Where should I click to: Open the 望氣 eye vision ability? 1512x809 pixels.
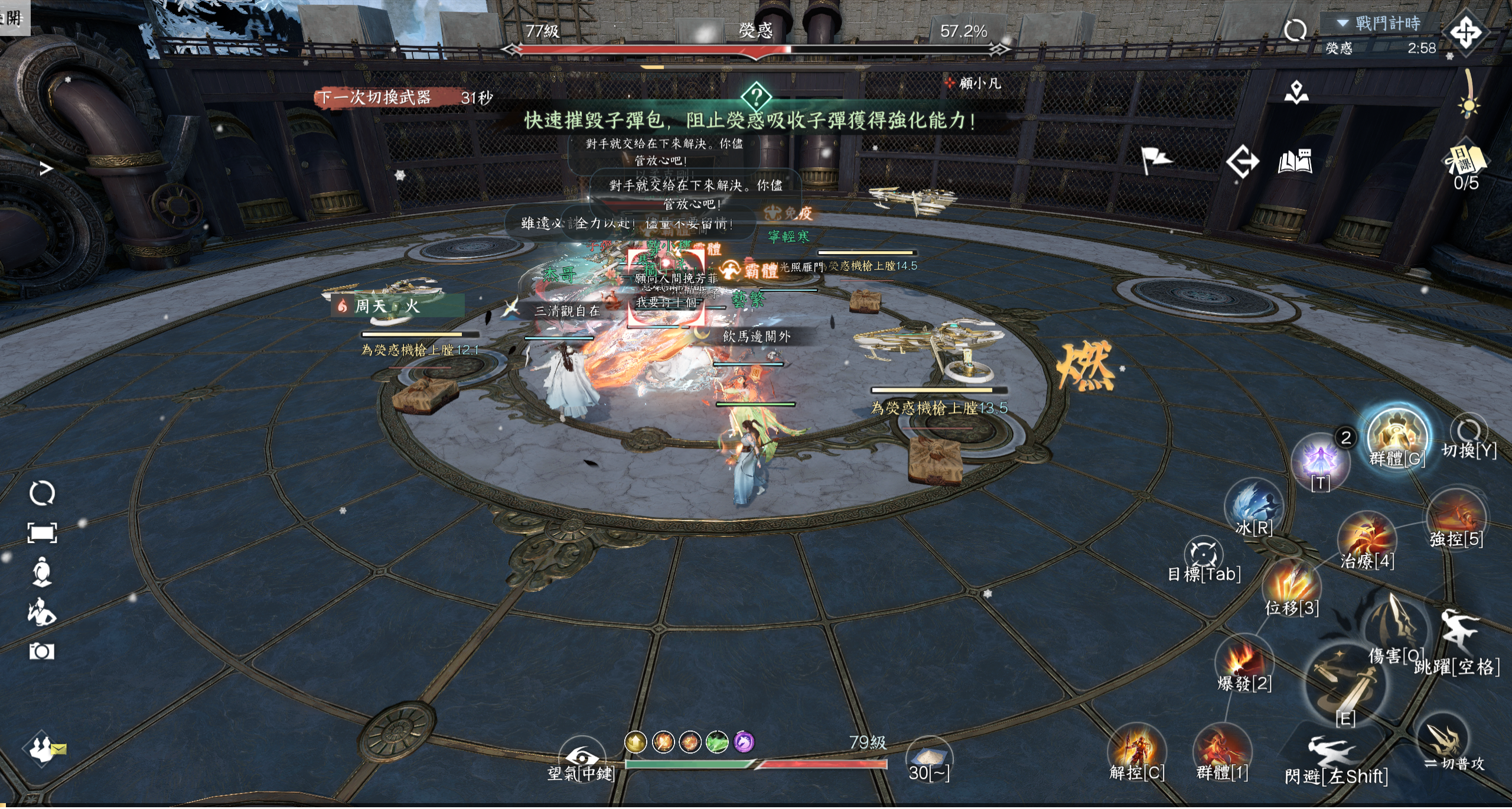pyautogui.click(x=581, y=756)
